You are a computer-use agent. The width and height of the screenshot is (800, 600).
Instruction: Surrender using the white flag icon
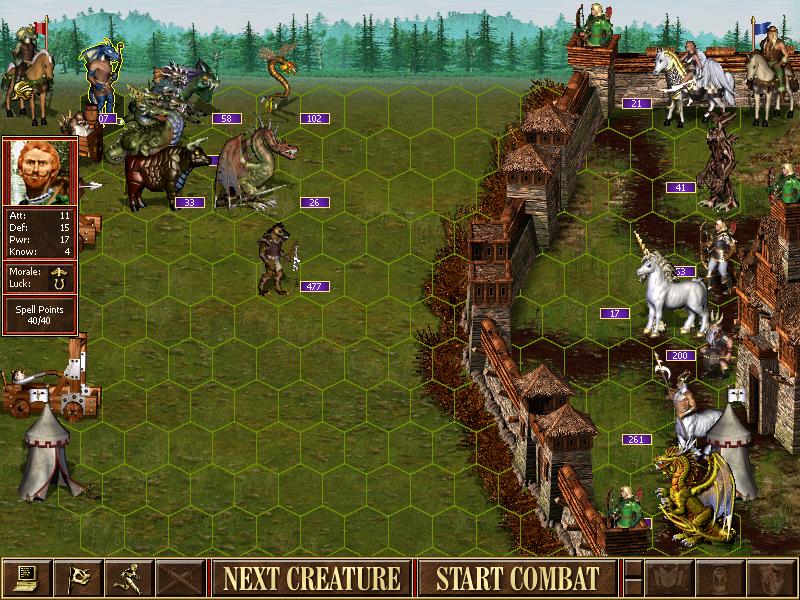tap(77, 578)
